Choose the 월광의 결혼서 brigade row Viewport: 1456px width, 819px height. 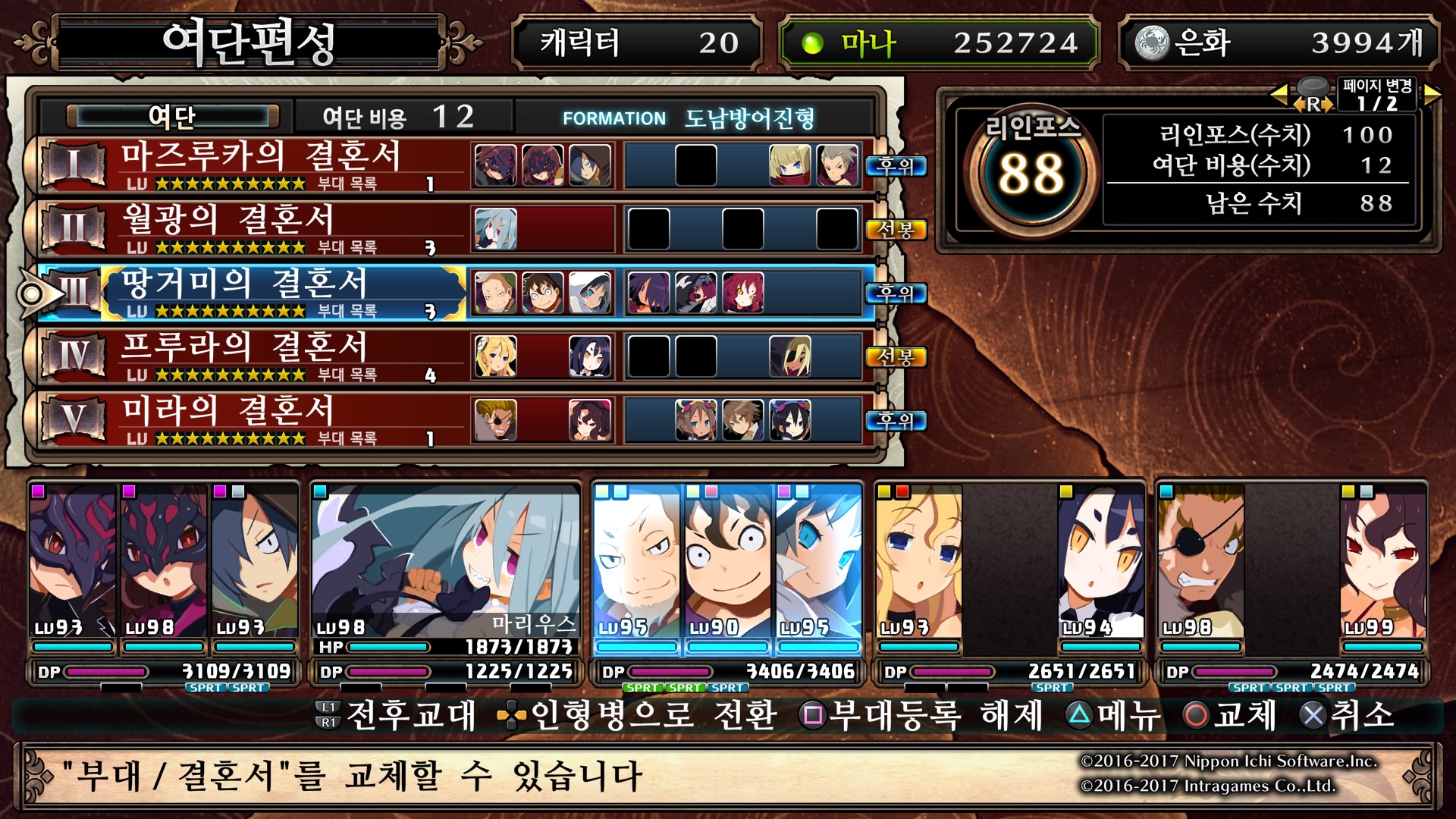[258, 228]
